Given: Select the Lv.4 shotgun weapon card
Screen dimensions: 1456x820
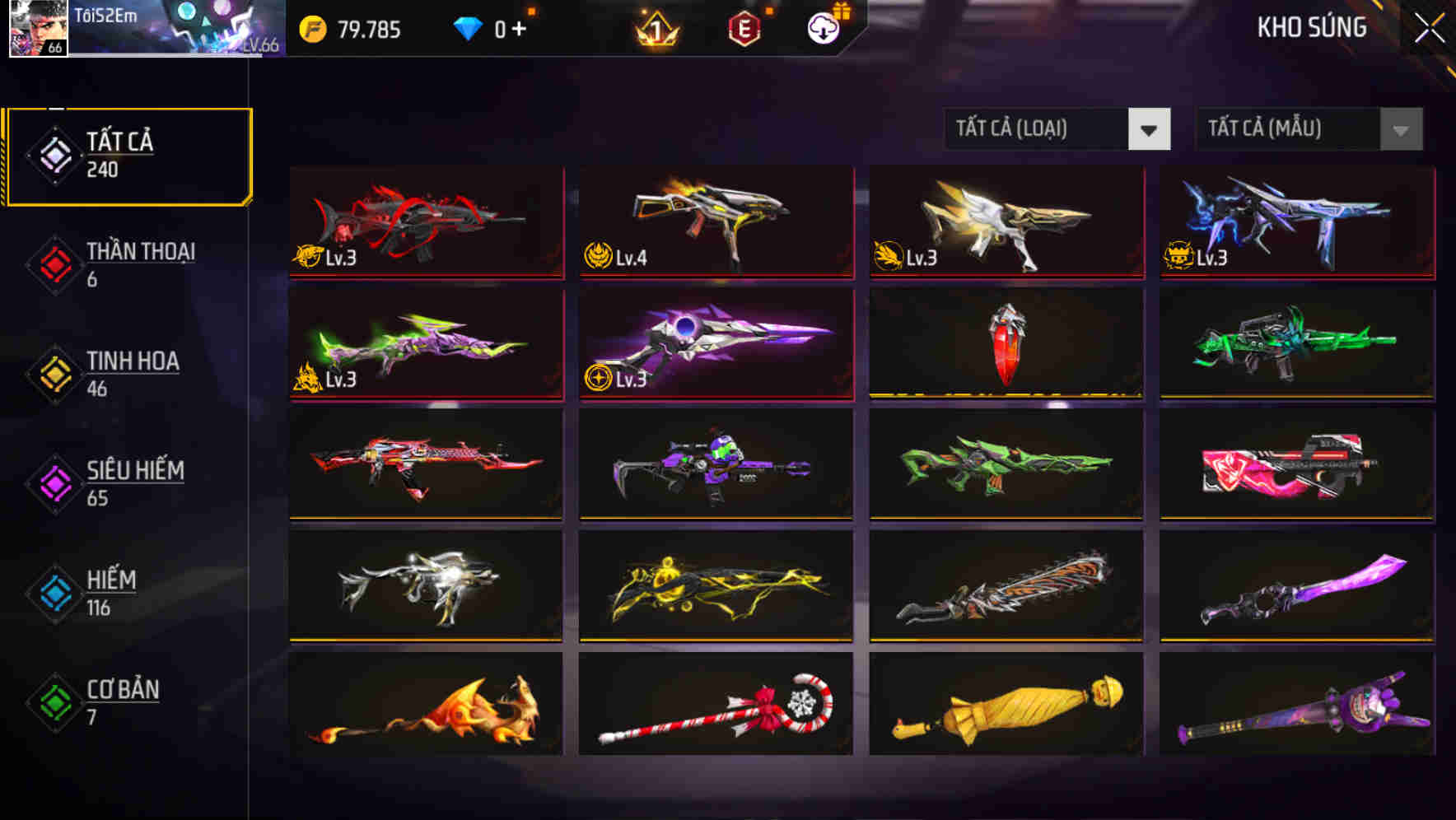Looking at the screenshot, I should pos(715,224).
